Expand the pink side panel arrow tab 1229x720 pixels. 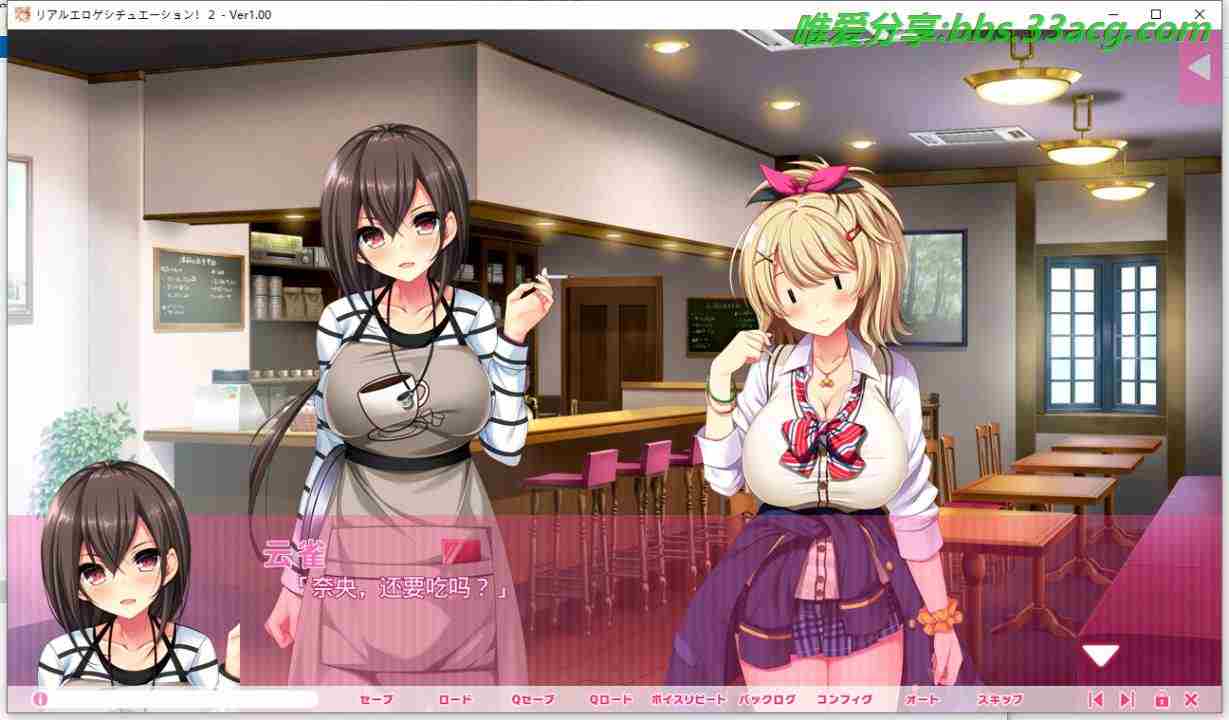click(1198, 67)
